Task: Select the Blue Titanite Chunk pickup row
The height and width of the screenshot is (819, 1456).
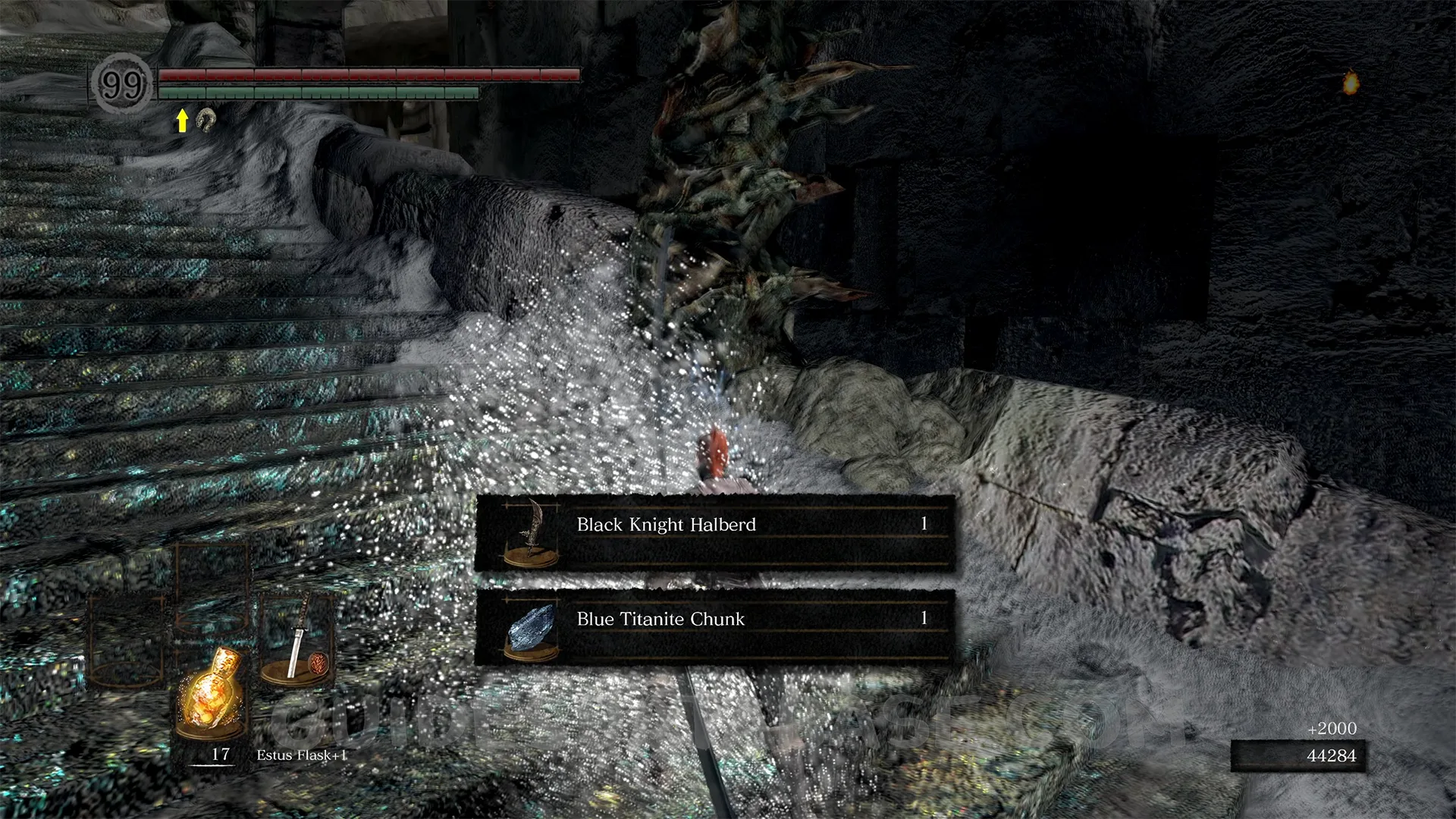Action: 714,626
